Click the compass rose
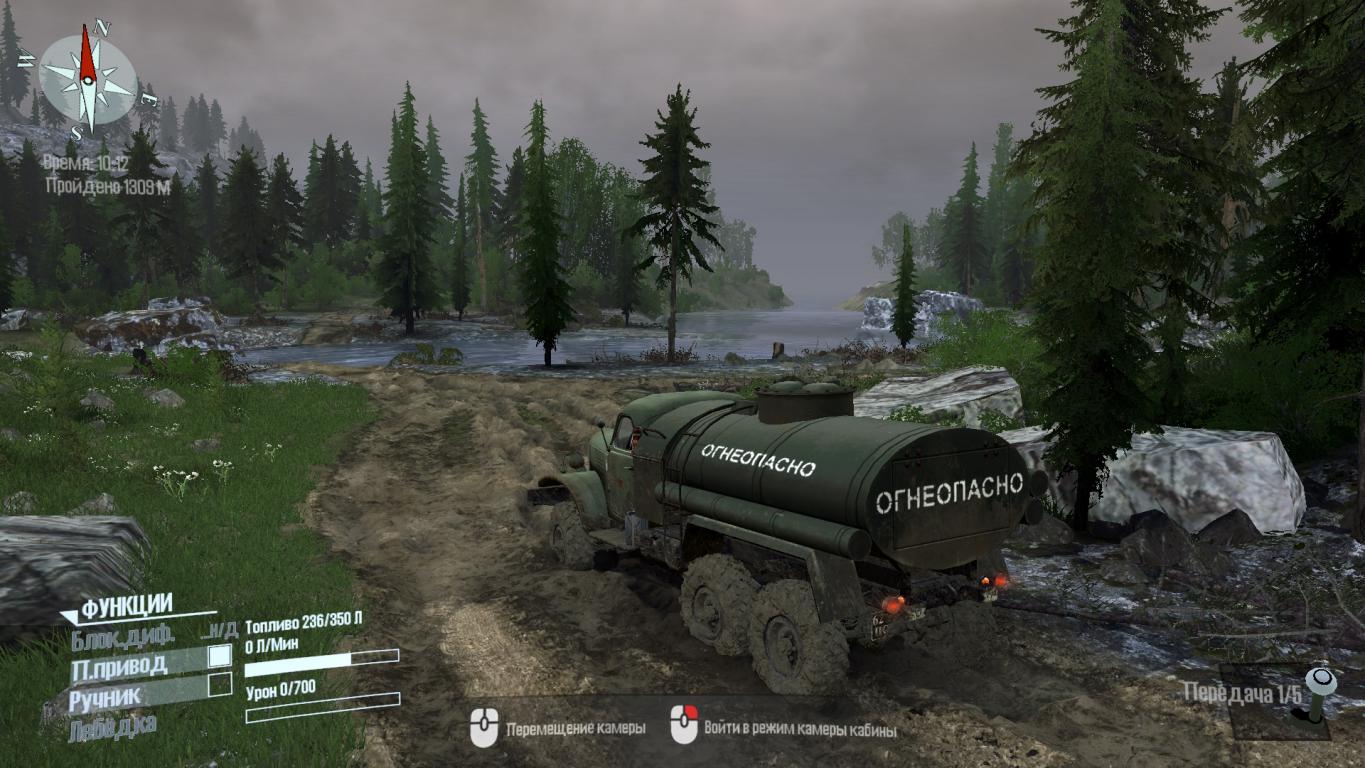Image resolution: width=1365 pixels, height=768 pixels. click(87, 80)
